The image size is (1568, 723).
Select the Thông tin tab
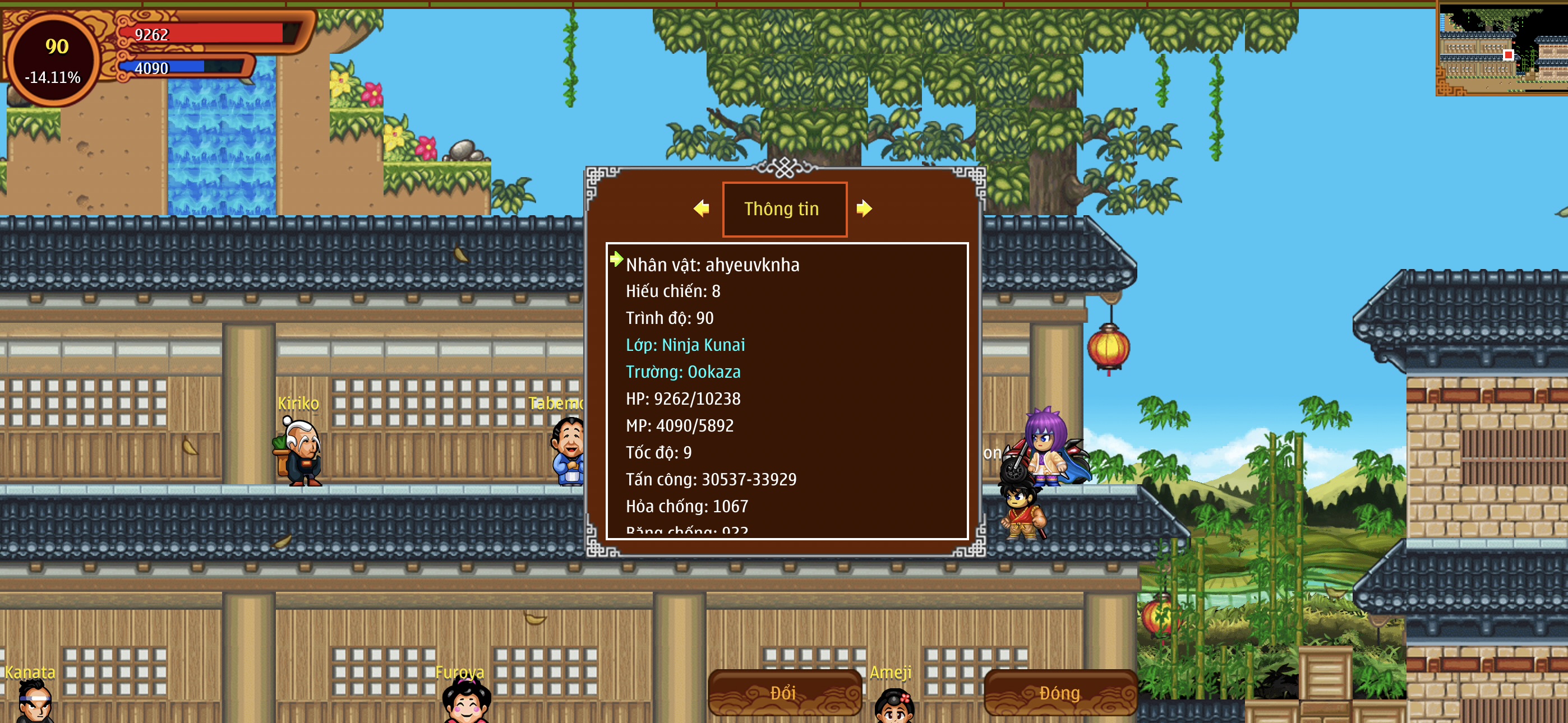784,208
